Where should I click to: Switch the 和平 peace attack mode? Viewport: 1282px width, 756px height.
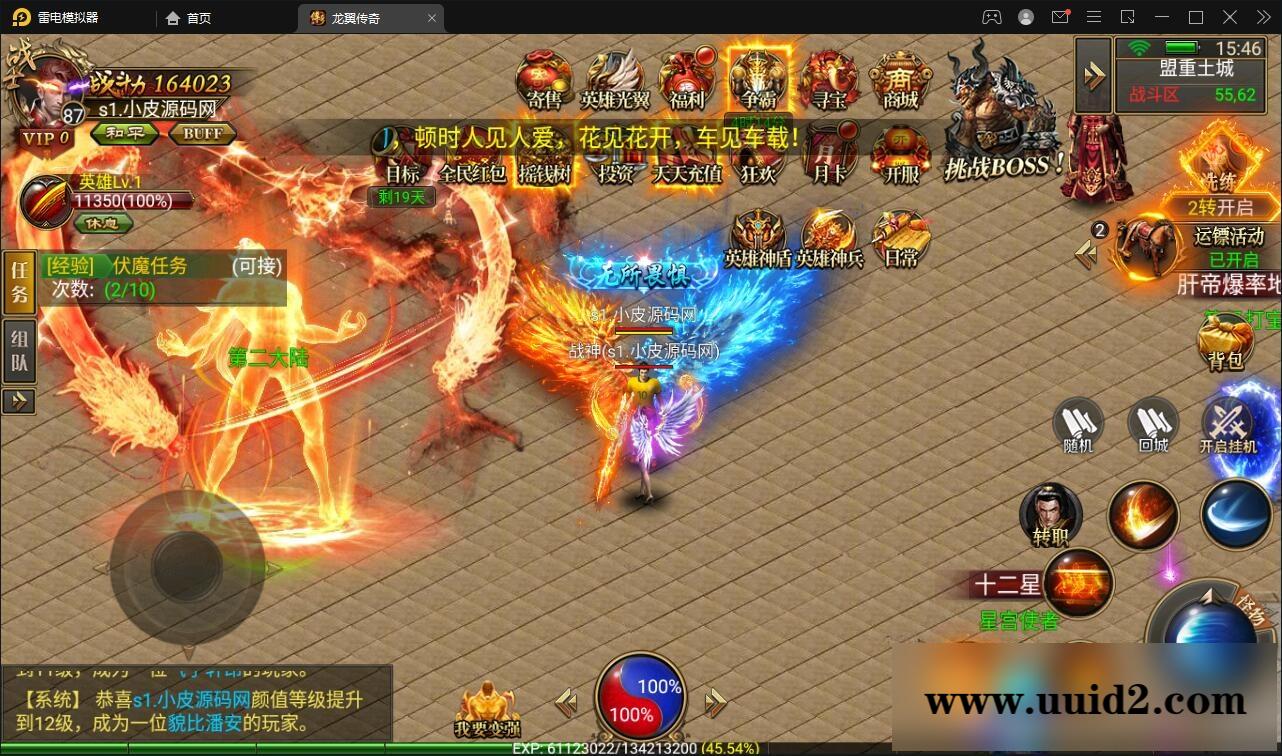(x=123, y=133)
